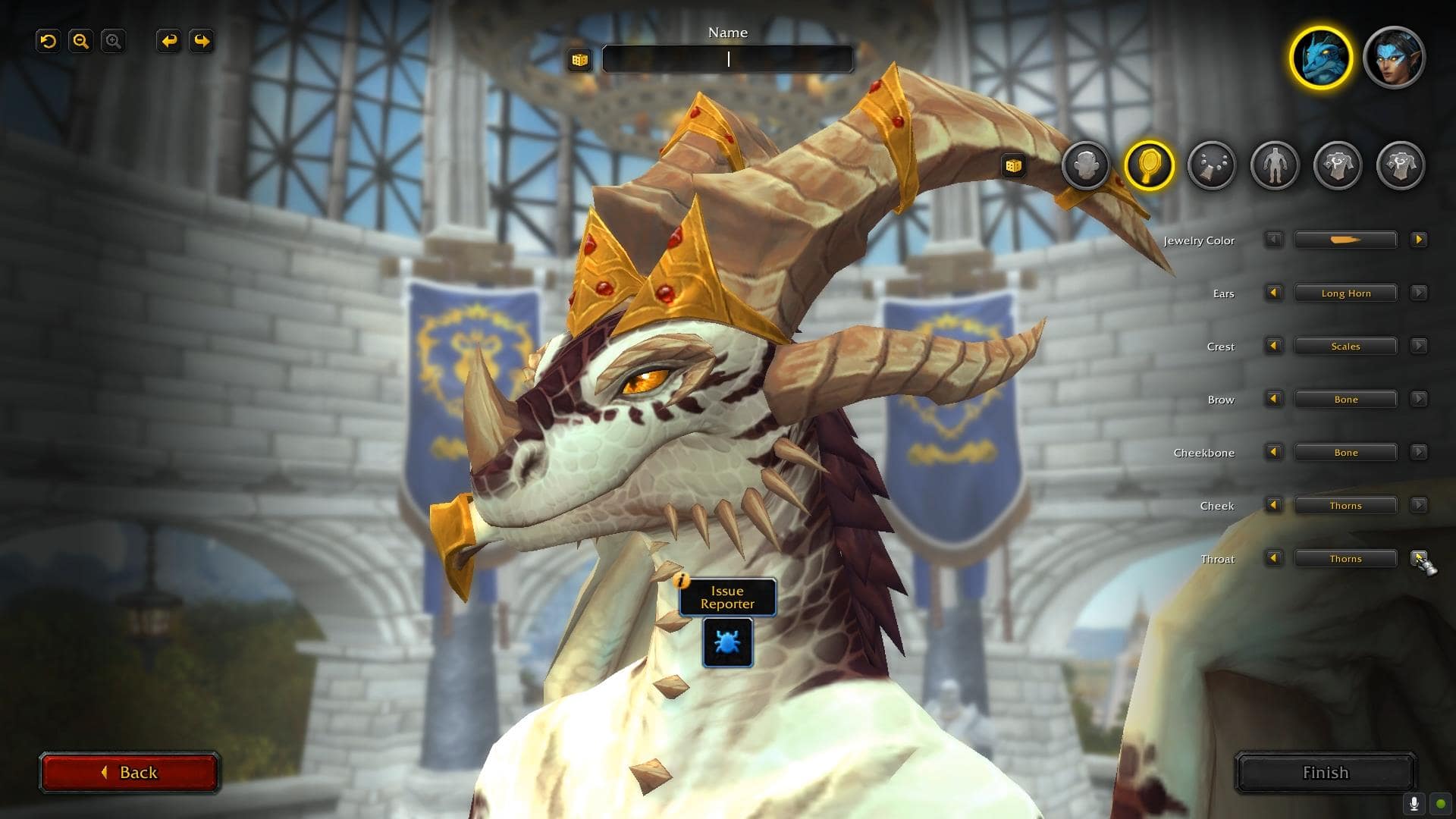
Task: Randomize appearance with the dice icon
Action: [x=1013, y=165]
